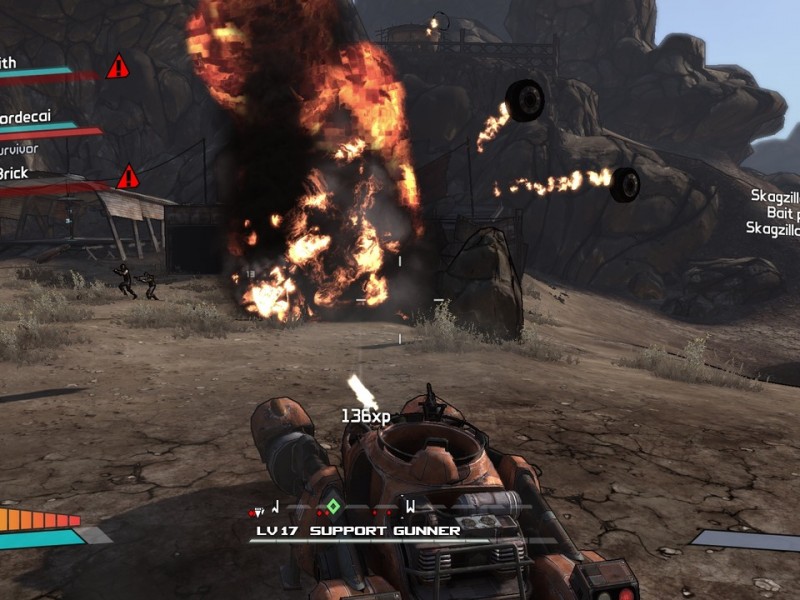Click the red warning triangle next to Brick
Image resolution: width=800 pixels, height=600 pixels.
coord(128,177)
